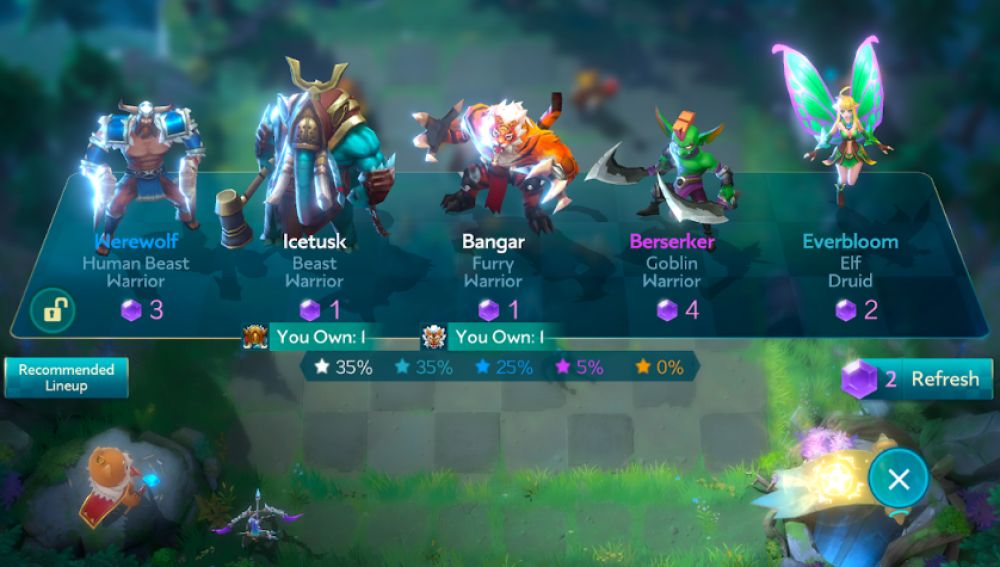
Task: Open the Recommended Lineup panel
Action: point(66,377)
